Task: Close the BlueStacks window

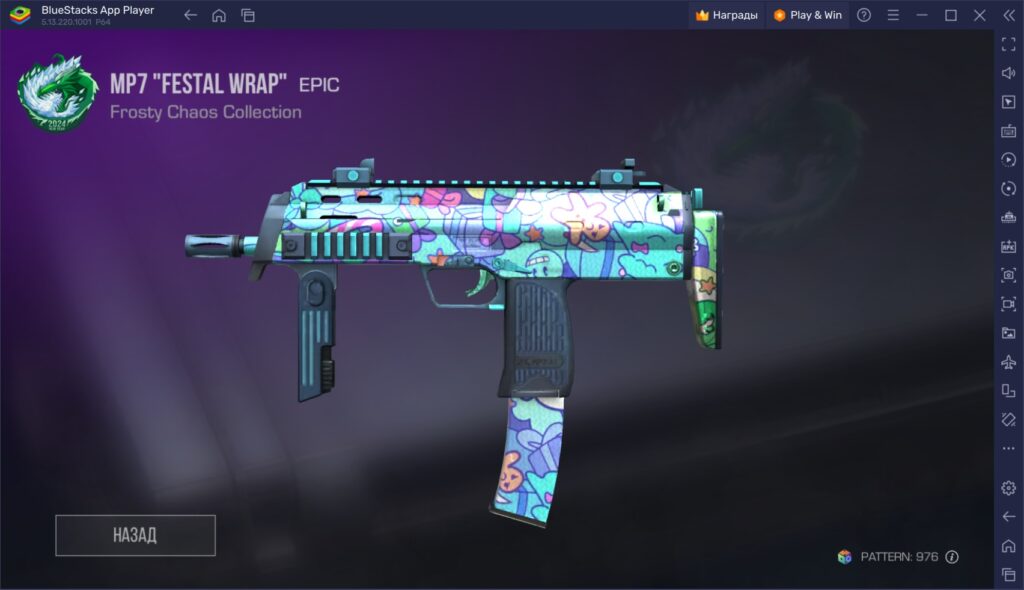Action: pos(980,15)
